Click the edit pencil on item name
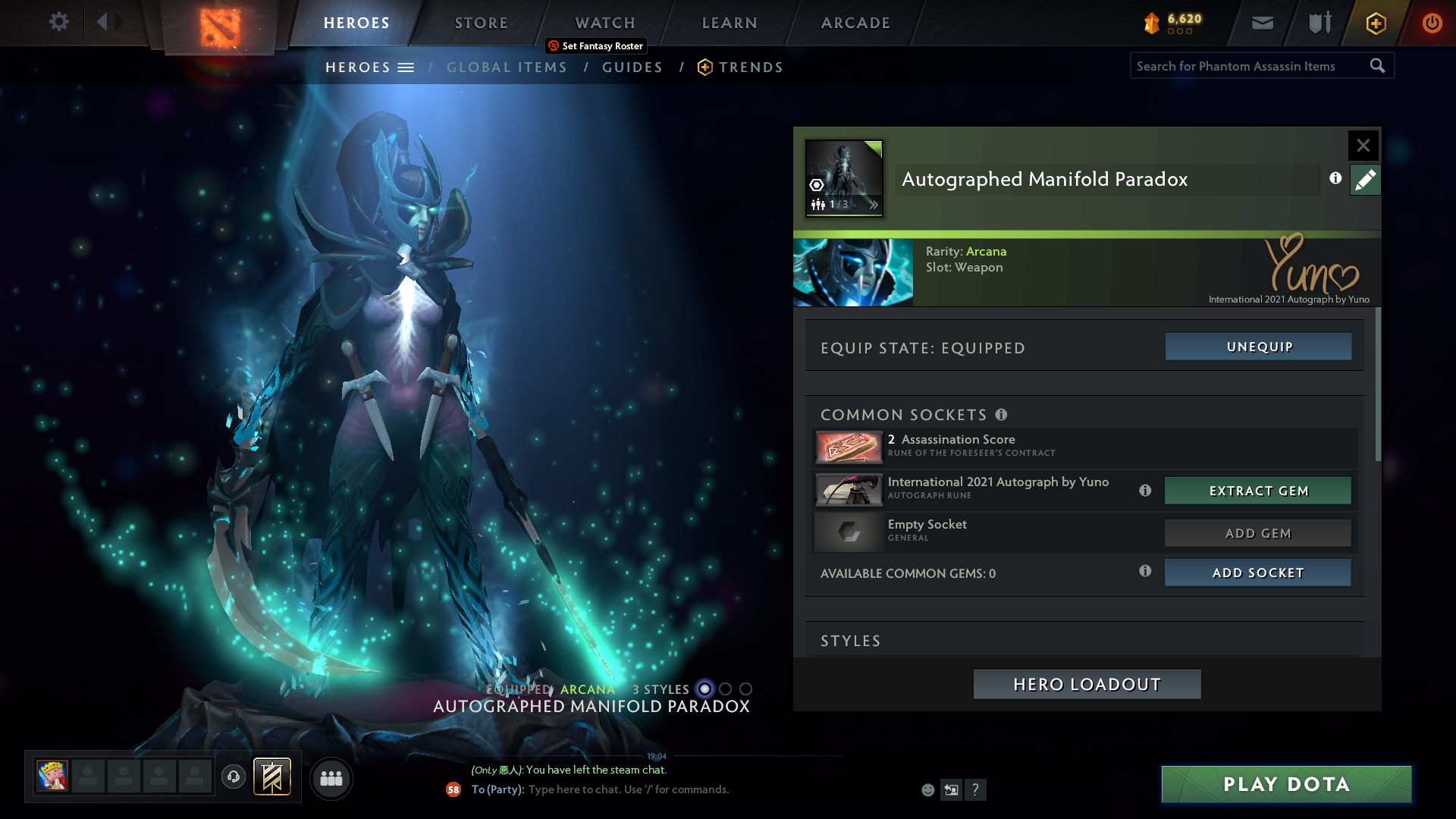The height and width of the screenshot is (819, 1456). coord(1365,180)
